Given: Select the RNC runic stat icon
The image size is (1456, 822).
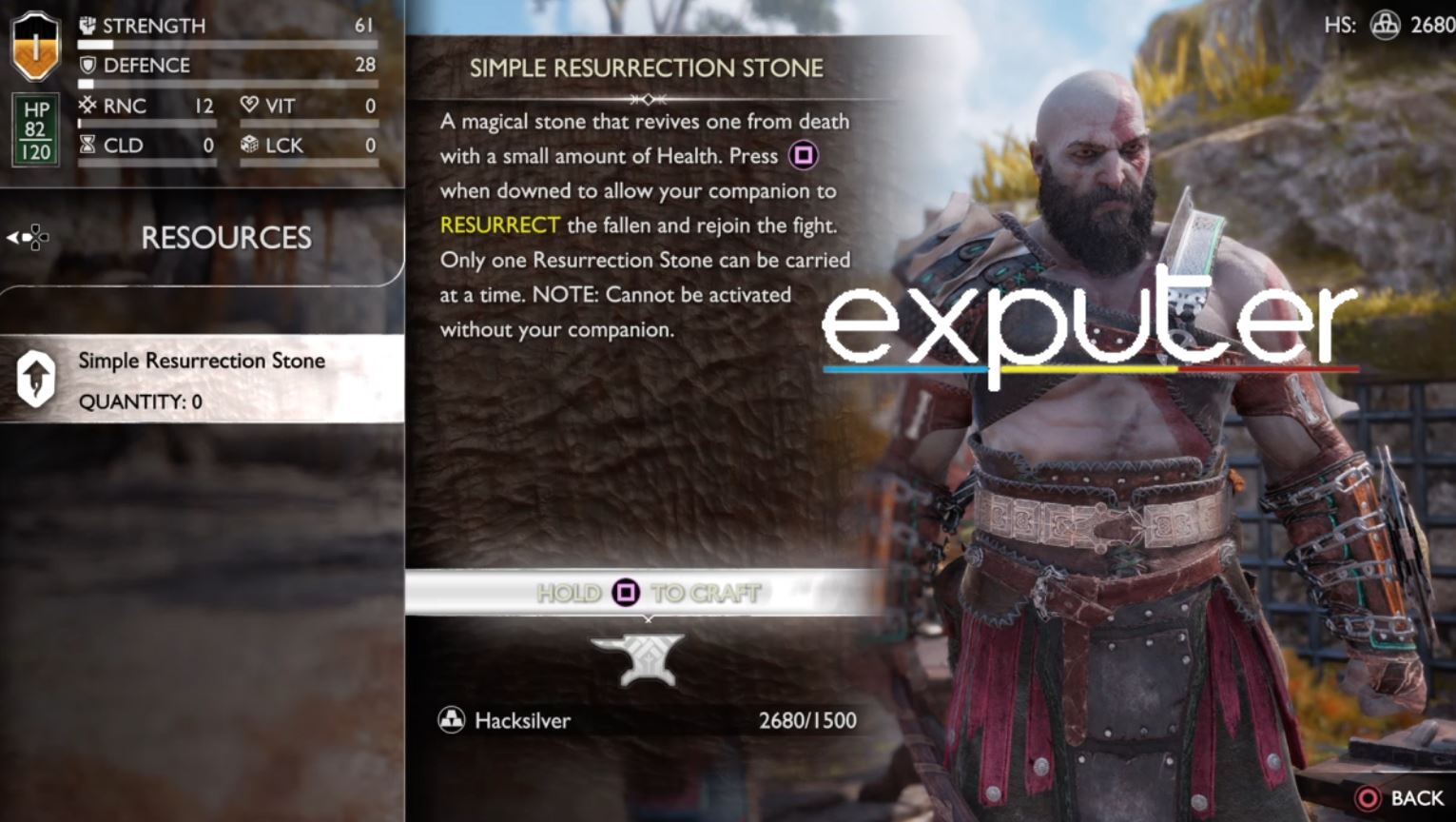Looking at the screenshot, I should pyautogui.click(x=86, y=106).
